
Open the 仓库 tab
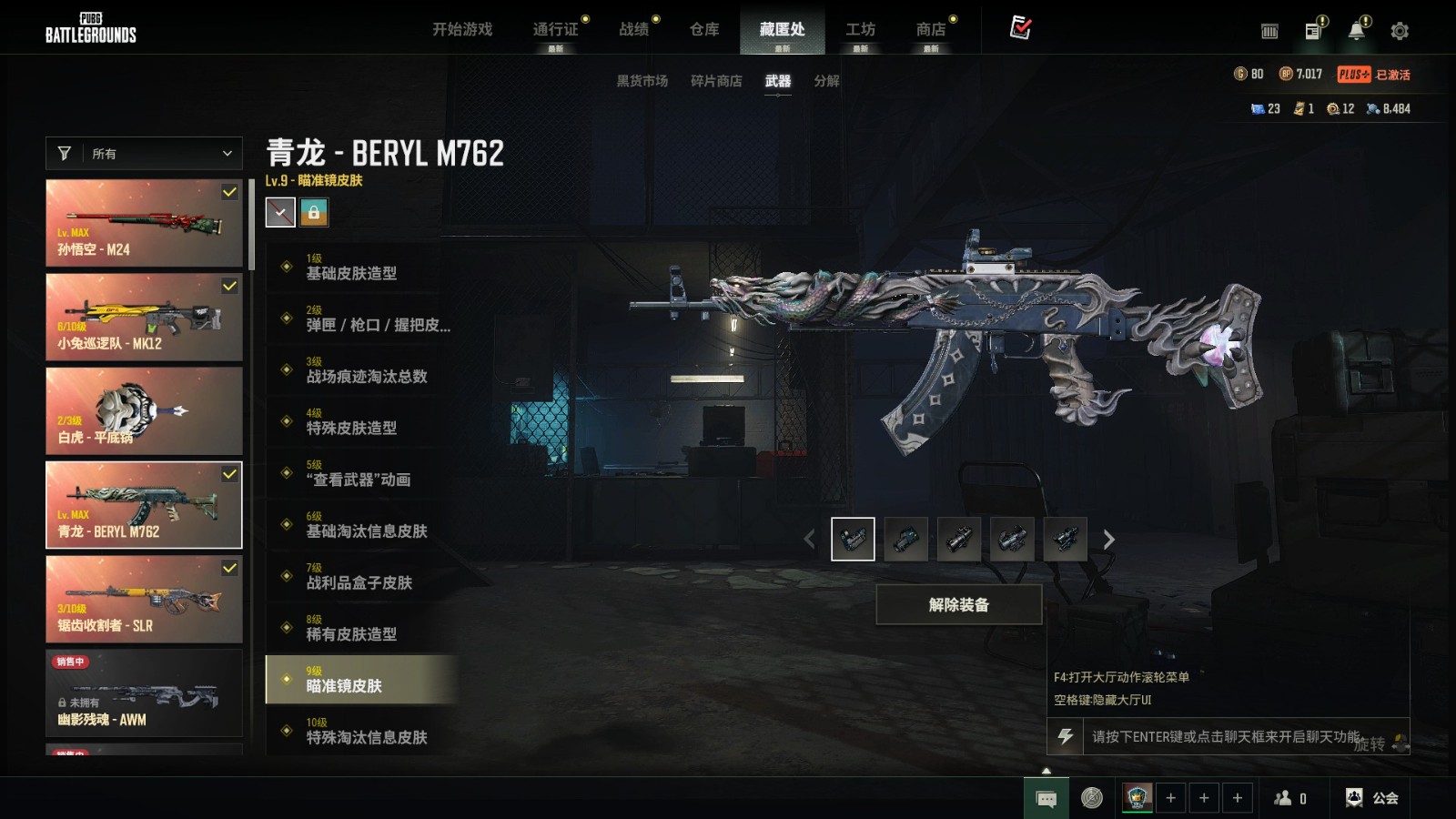pyautogui.click(x=703, y=29)
